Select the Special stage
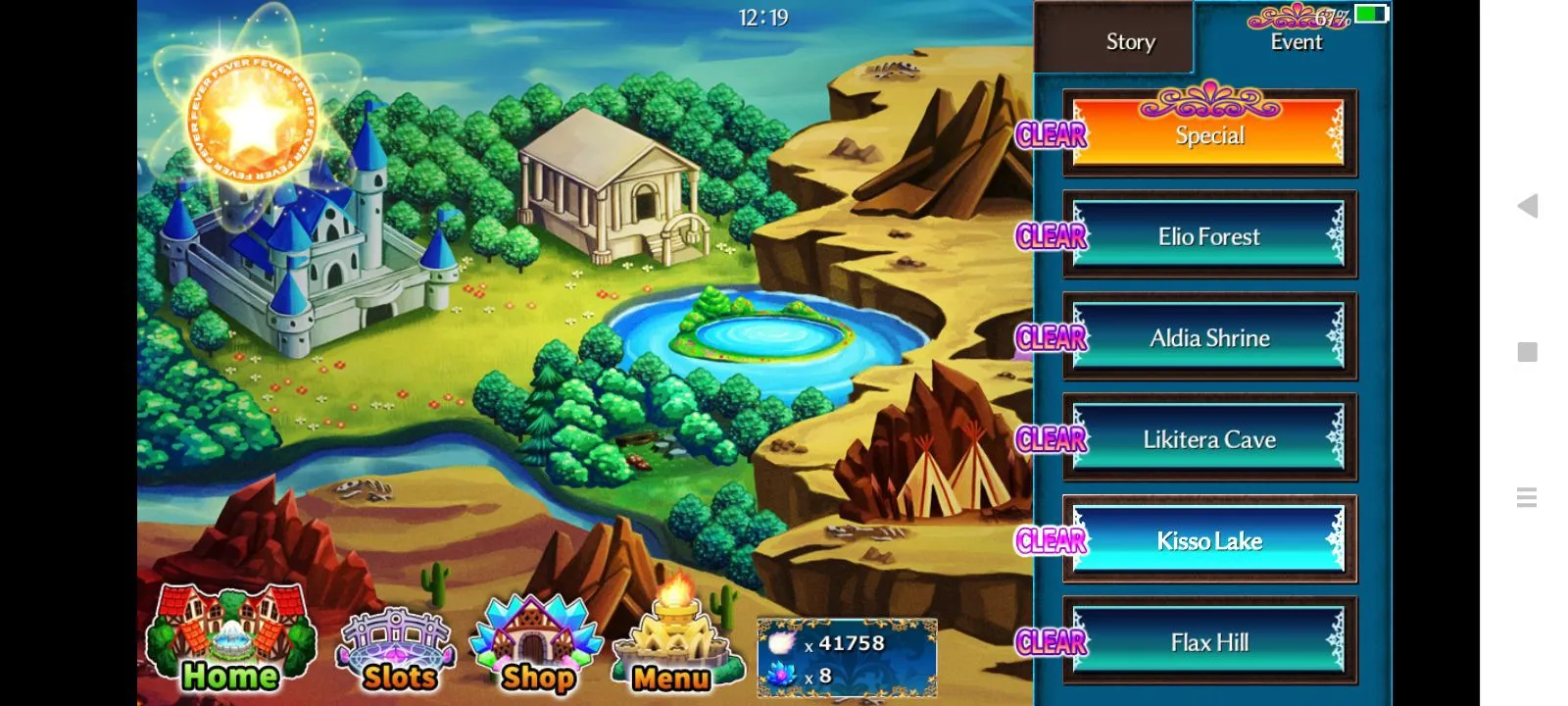 pyautogui.click(x=1209, y=135)
